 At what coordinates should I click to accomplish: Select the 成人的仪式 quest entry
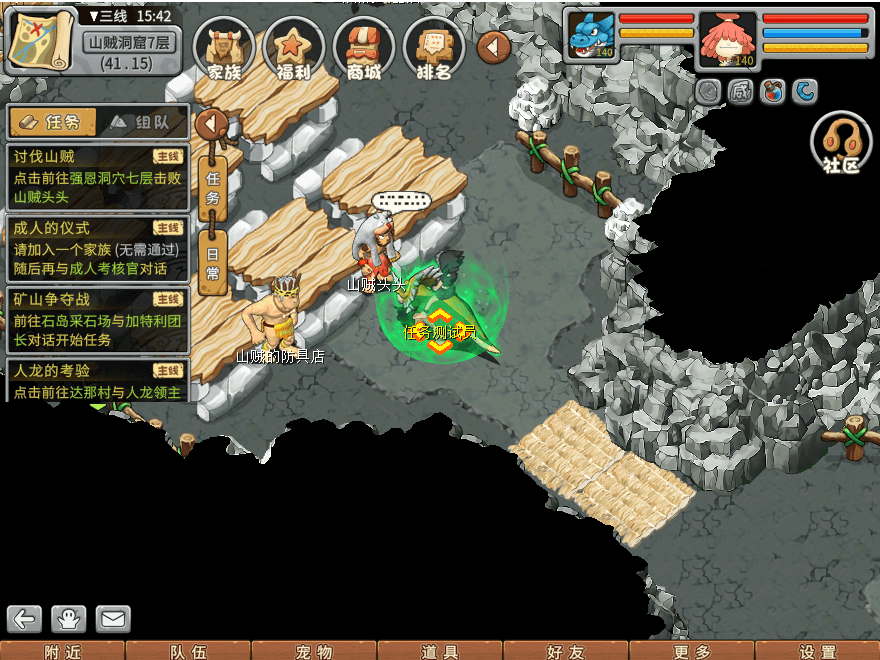pyautogui.click(x=97, y=248)
